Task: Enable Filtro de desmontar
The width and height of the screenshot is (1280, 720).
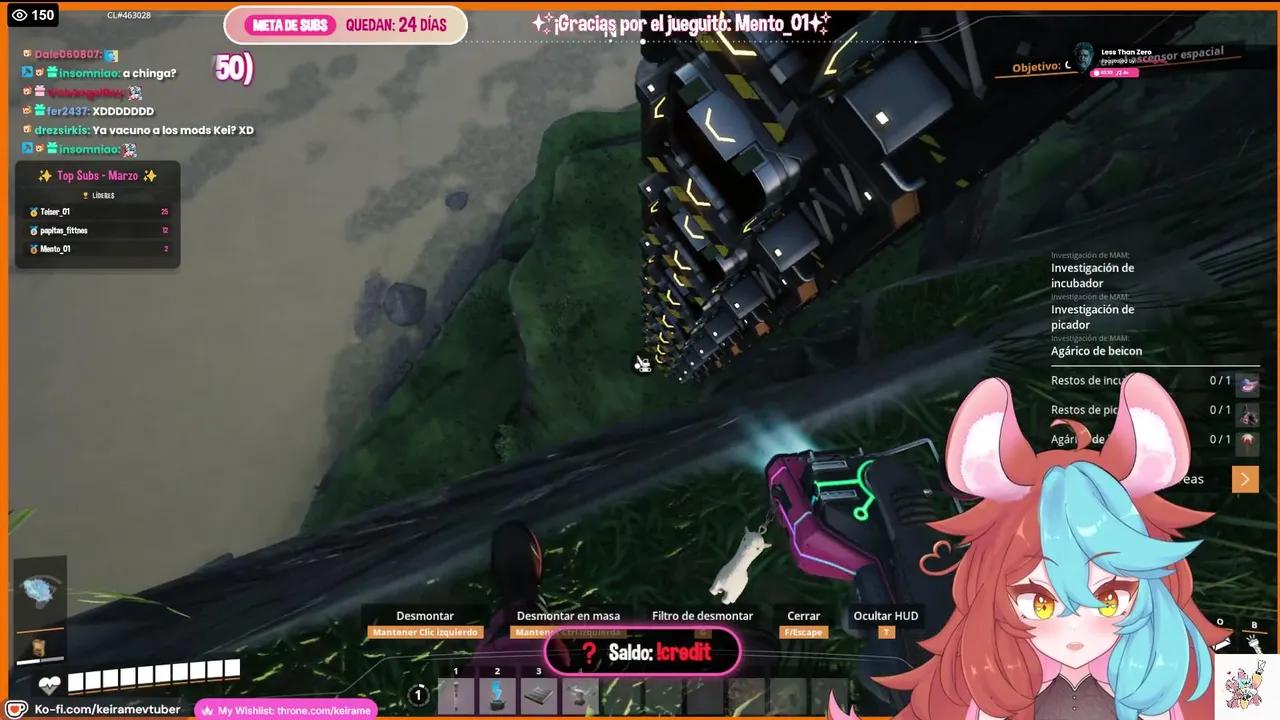Action: [x=702, y=616]
